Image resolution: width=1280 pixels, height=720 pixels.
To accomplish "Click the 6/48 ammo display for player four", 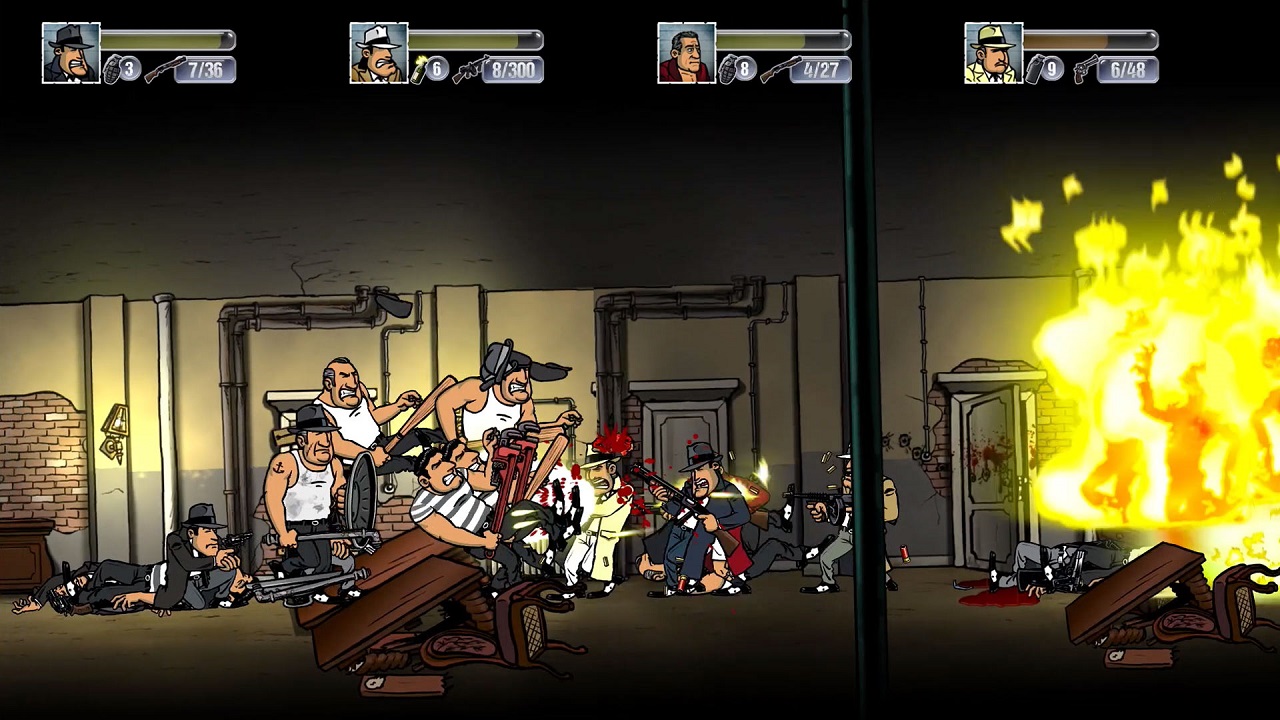I will (1125, 70).
